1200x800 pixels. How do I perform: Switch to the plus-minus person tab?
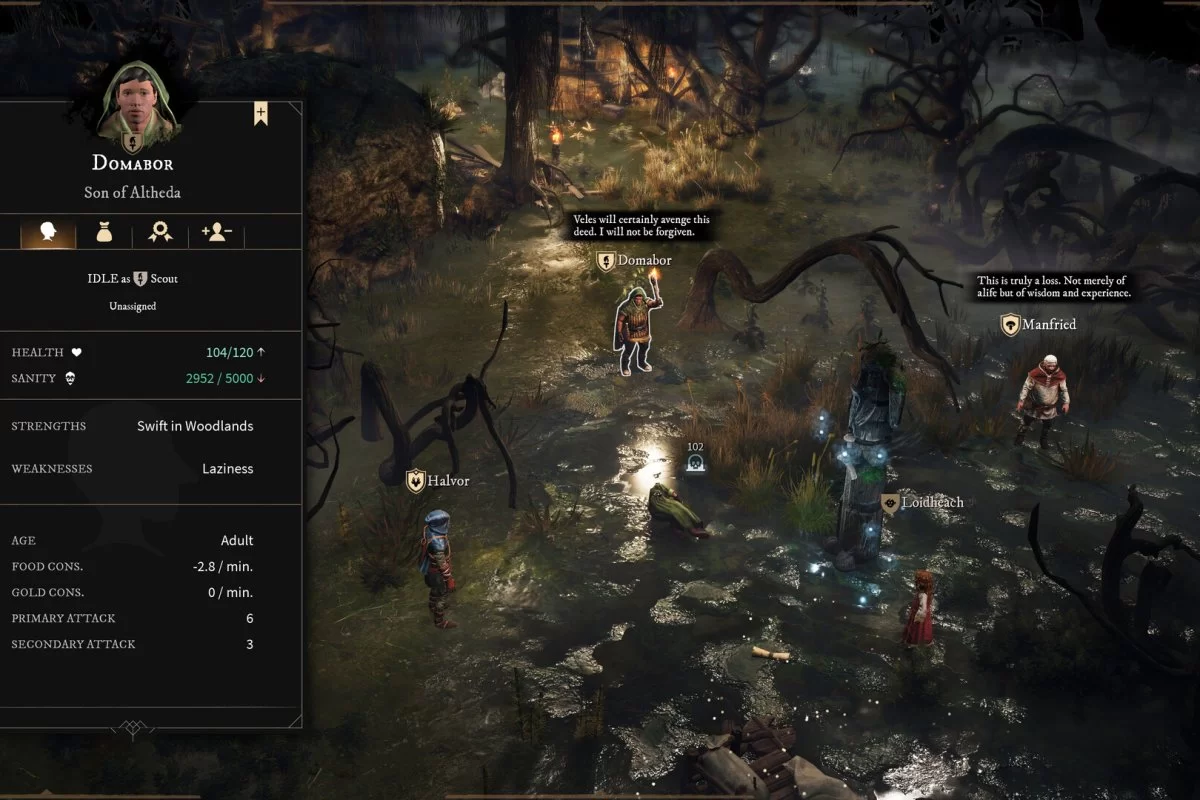tap(216, 233)
